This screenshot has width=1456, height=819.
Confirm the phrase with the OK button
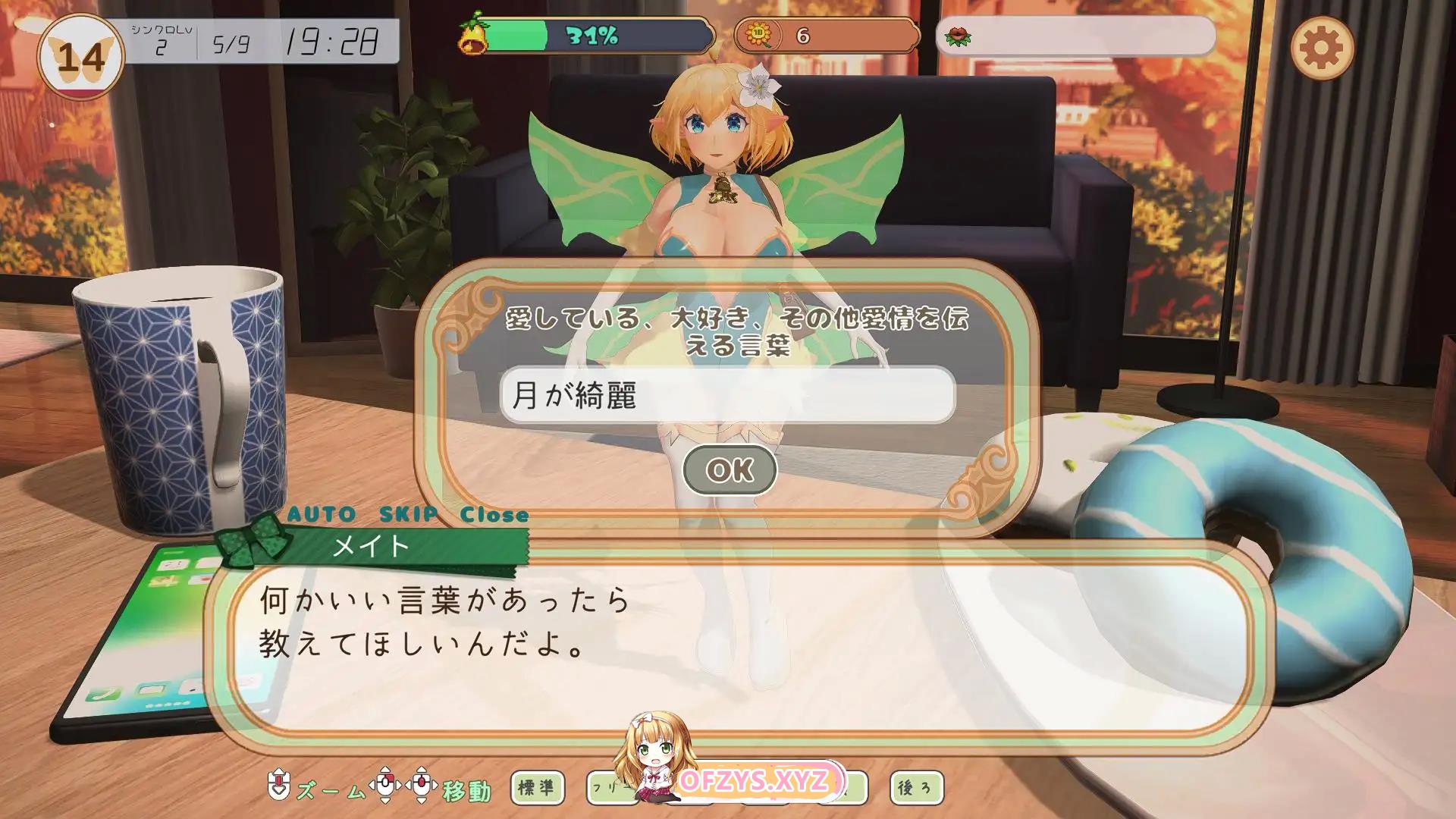pos(730,470)
